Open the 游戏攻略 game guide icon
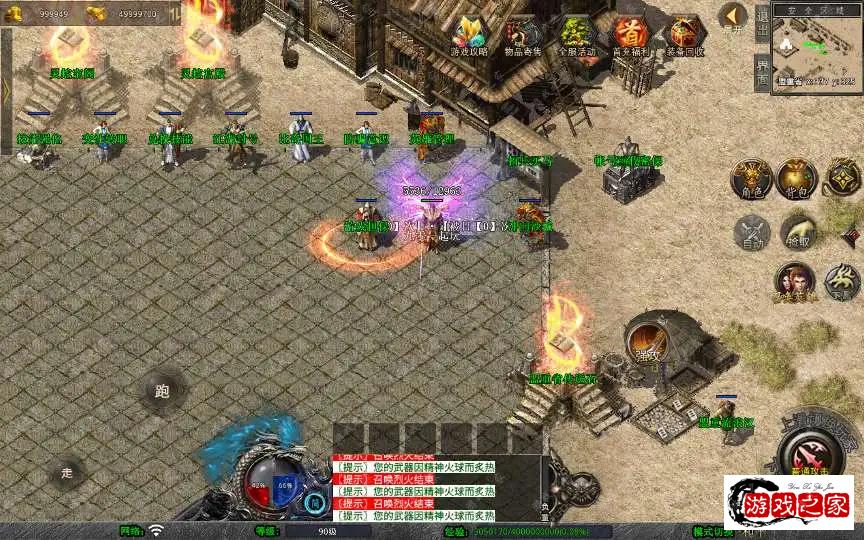864x540 pixels. pos(469,36)
